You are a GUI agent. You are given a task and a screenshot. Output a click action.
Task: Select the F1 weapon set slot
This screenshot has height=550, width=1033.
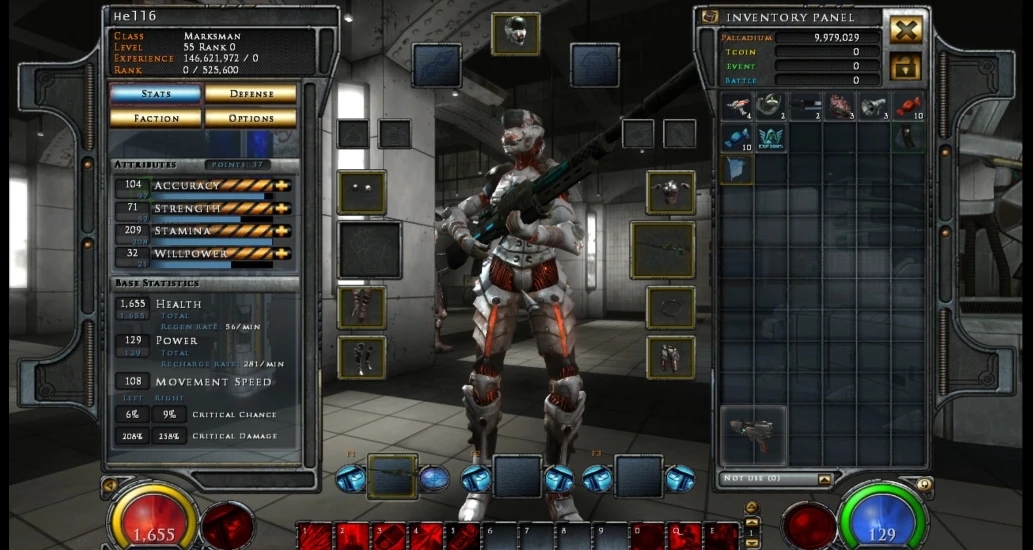pos(392,476)
